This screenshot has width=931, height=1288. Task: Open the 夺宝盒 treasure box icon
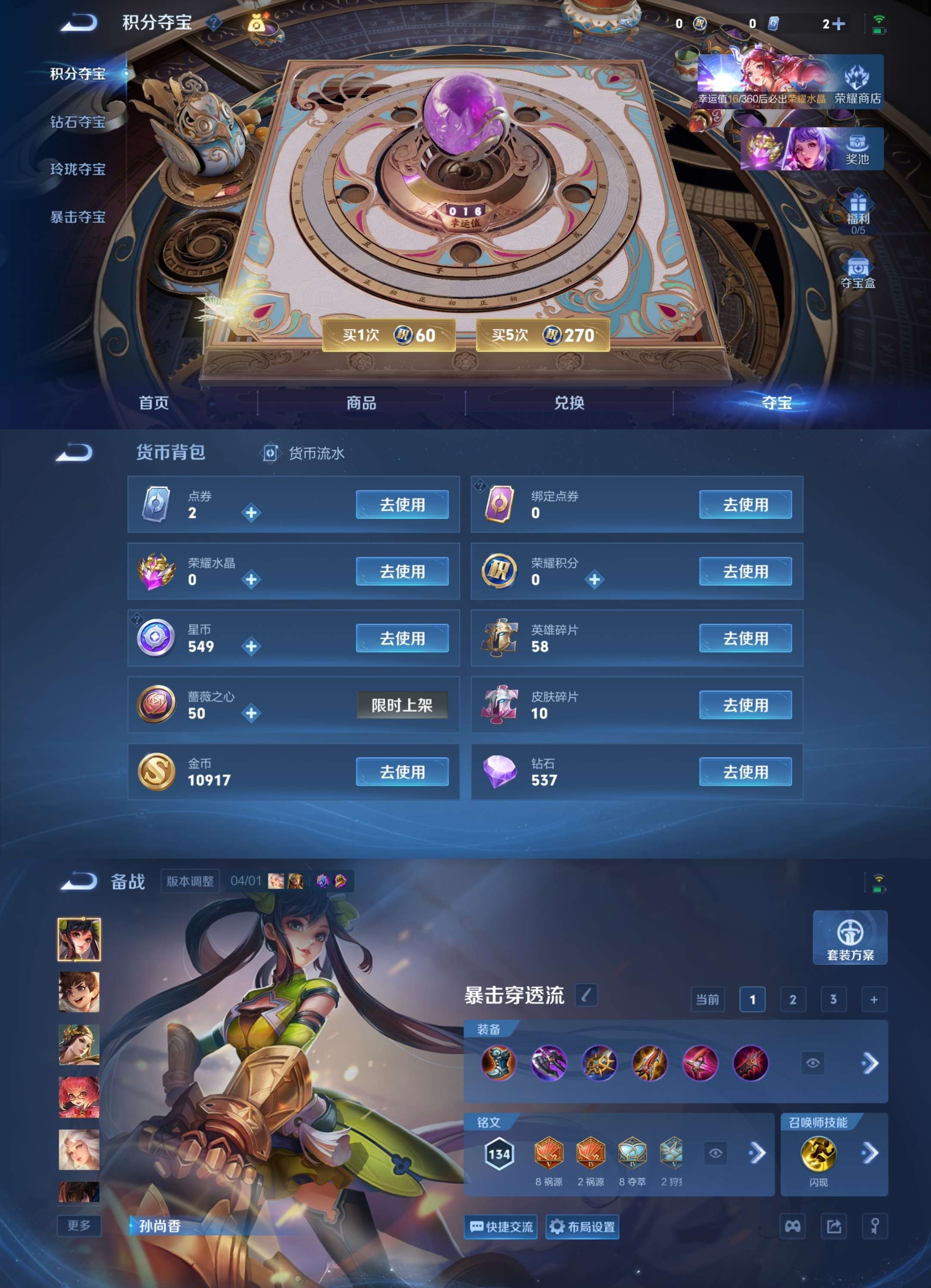click(x=858, y=272)
